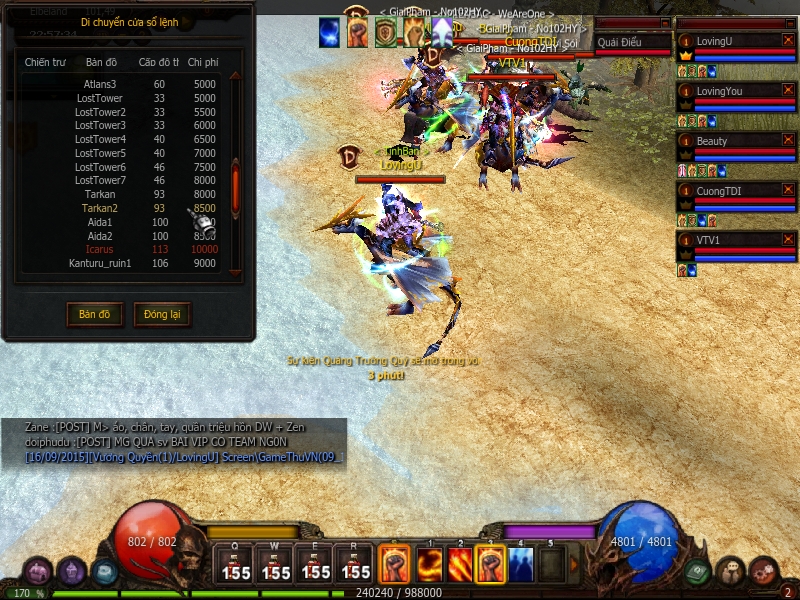
Task: Use the R potion slot
Action: pos(355,565)
